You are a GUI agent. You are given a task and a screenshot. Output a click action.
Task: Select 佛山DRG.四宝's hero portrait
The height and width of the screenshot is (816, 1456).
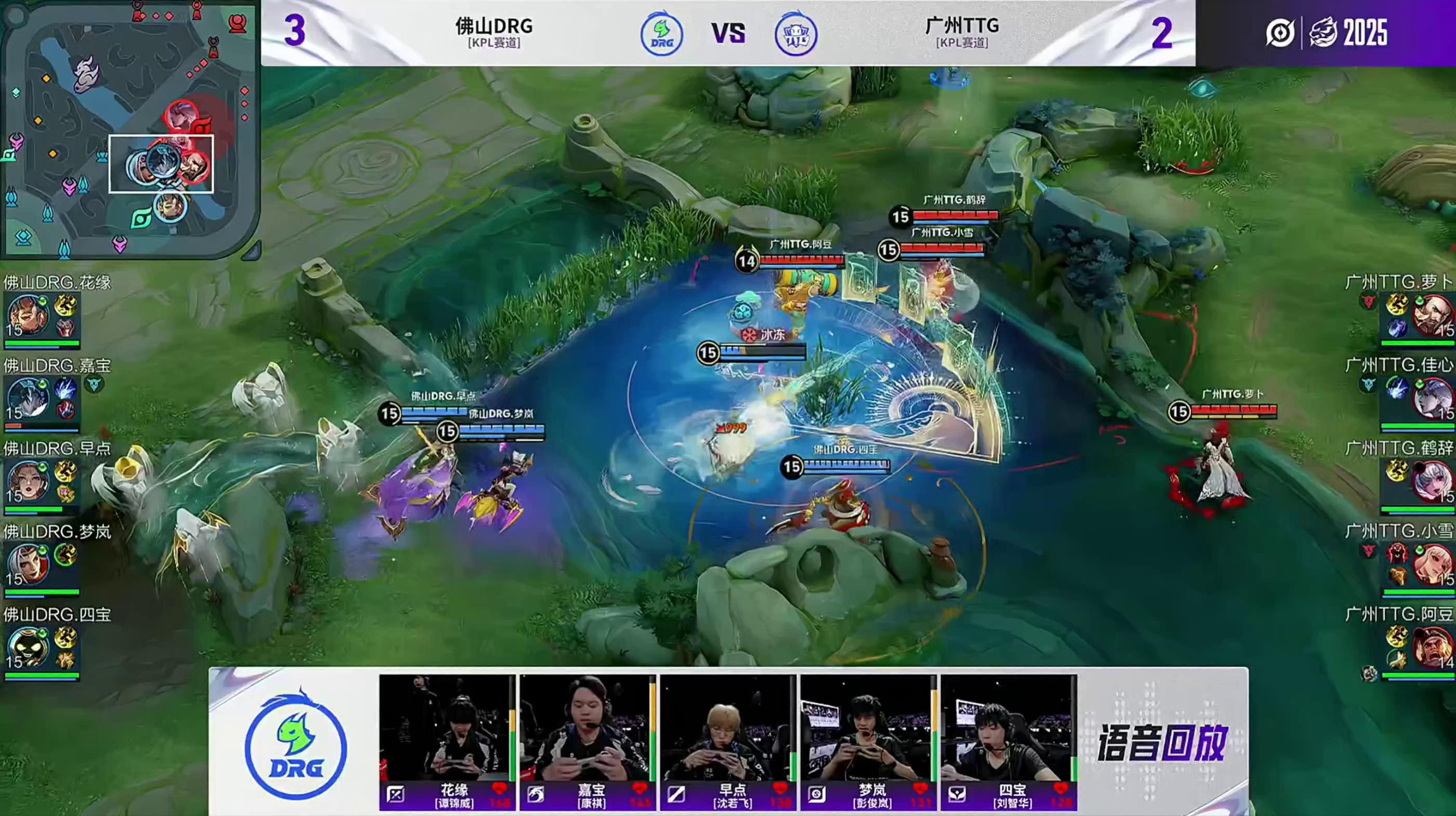[x=27, y=647]
